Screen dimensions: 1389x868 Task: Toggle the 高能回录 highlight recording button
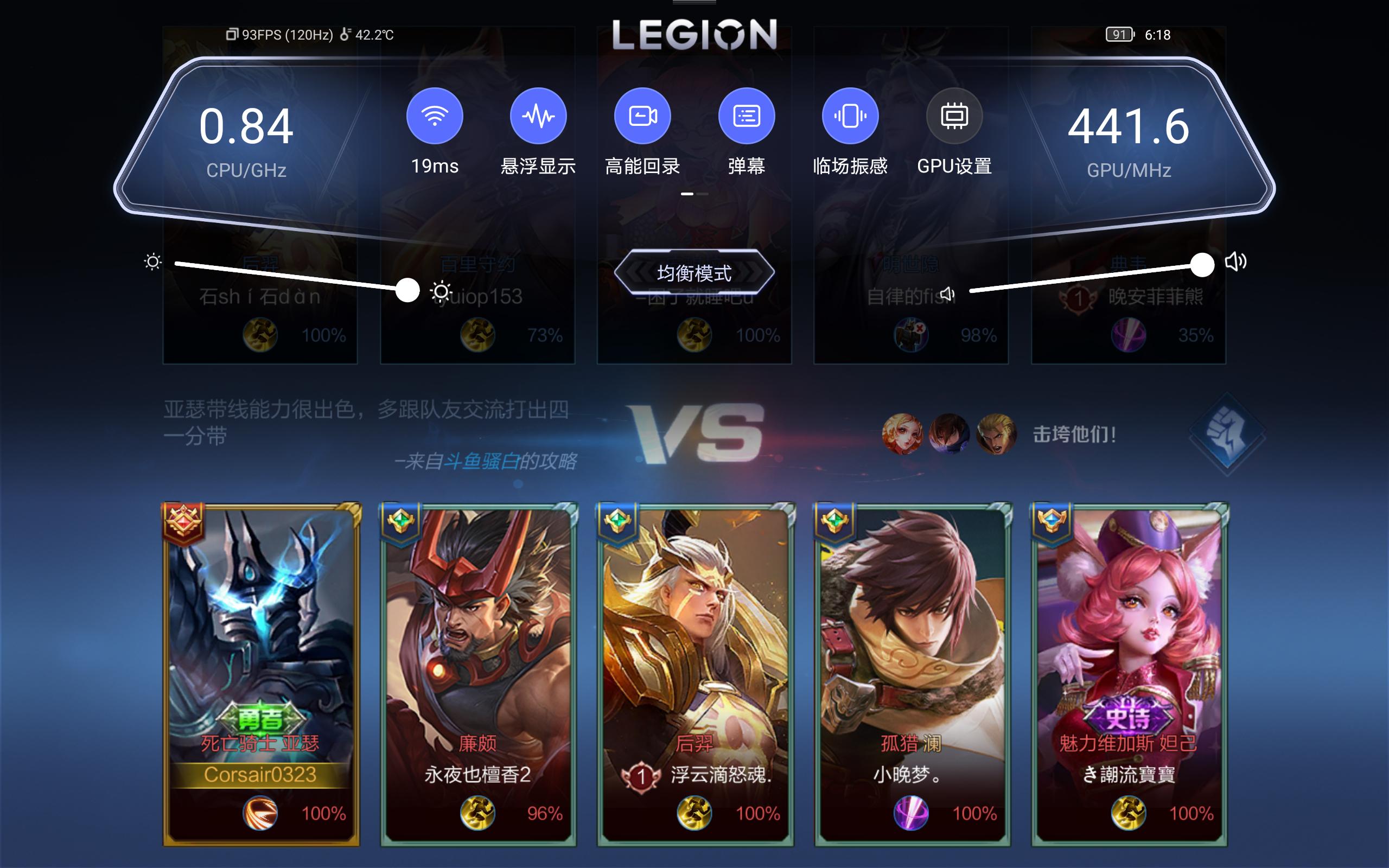642,116
